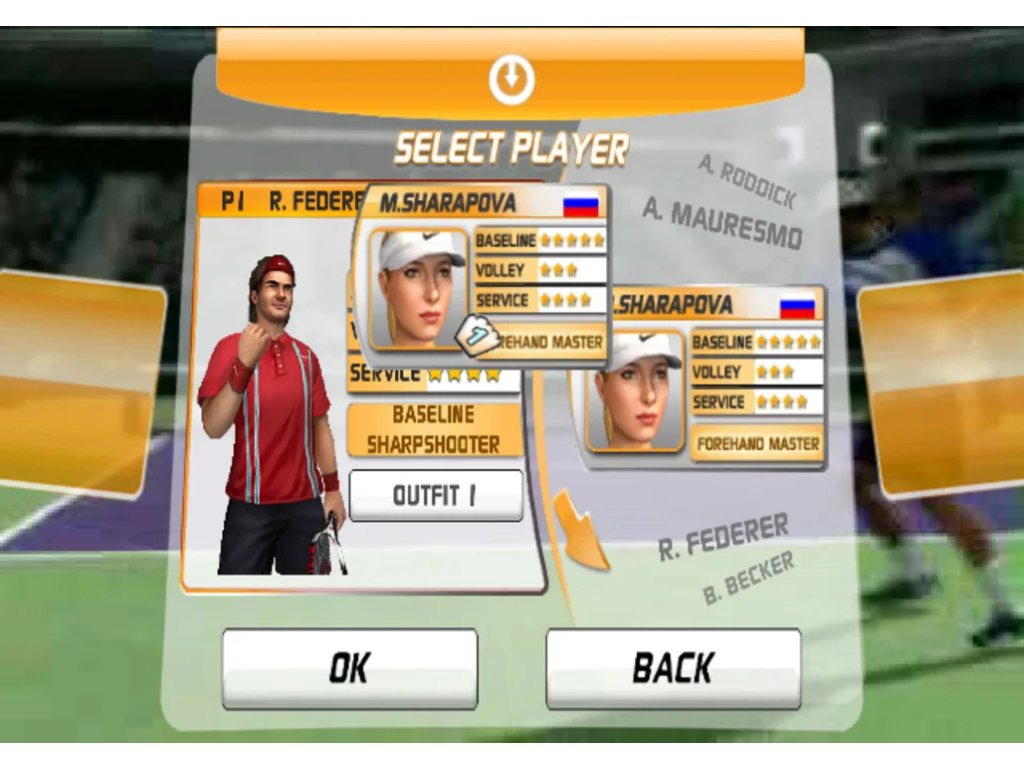Go back using the BACK button

(x=673, y=668)
